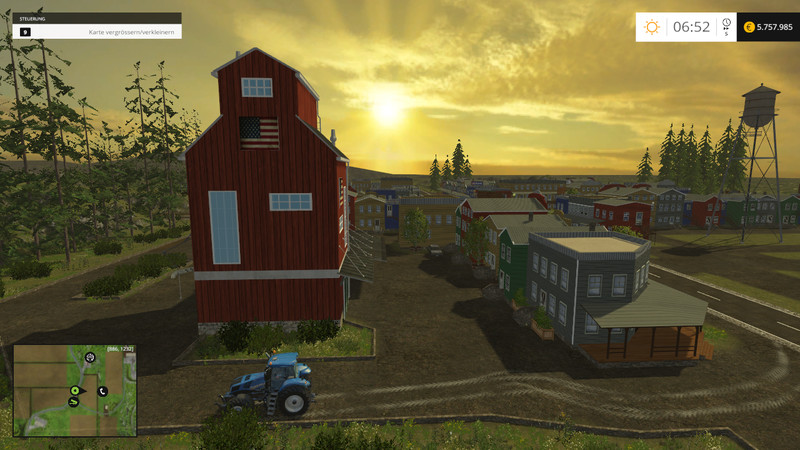Click the minimap in the corner
Image resolution: width=800 pixels, height=450 pixels.
[x=74, y=390]
